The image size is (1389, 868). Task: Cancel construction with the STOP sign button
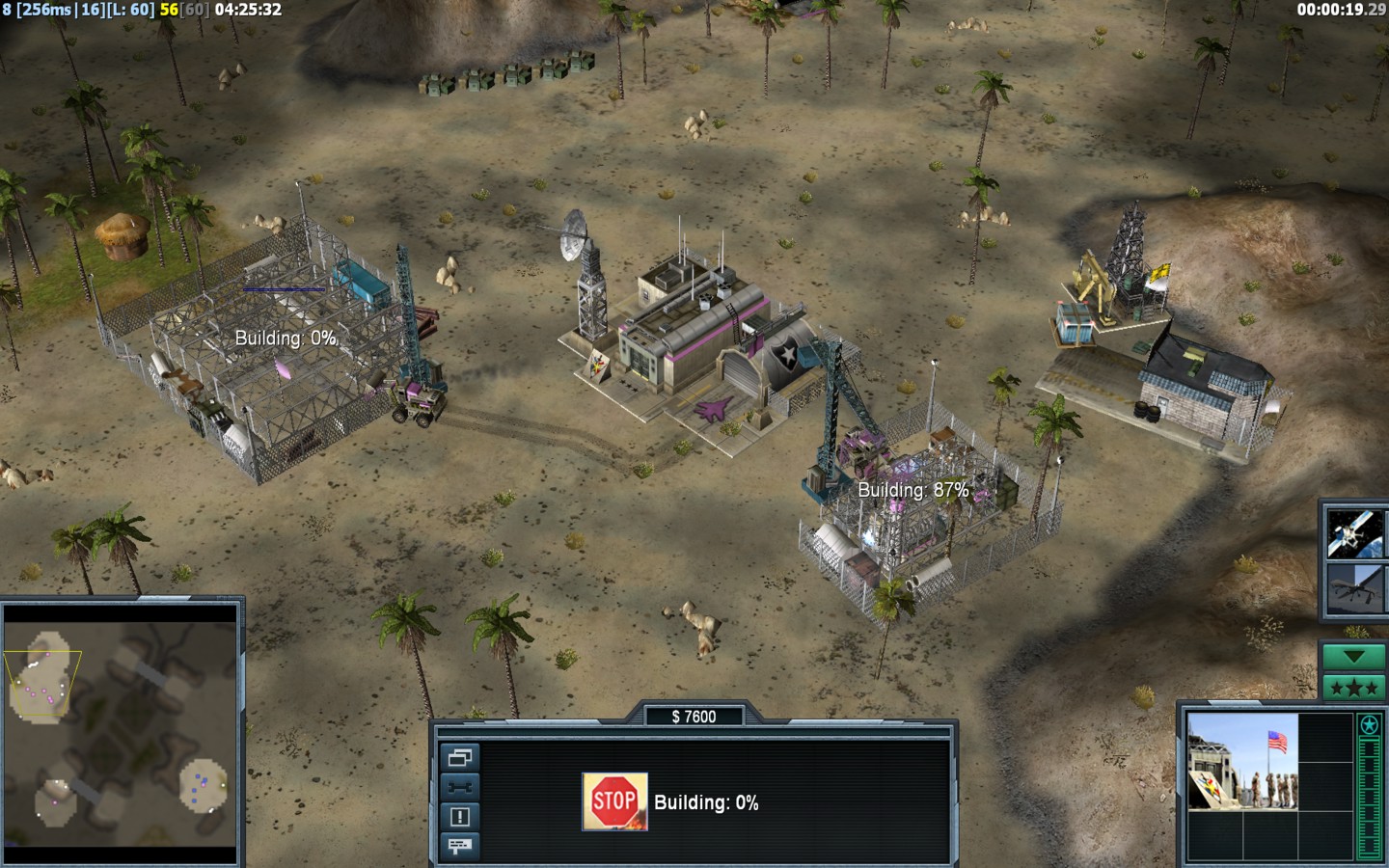(614, 801)
